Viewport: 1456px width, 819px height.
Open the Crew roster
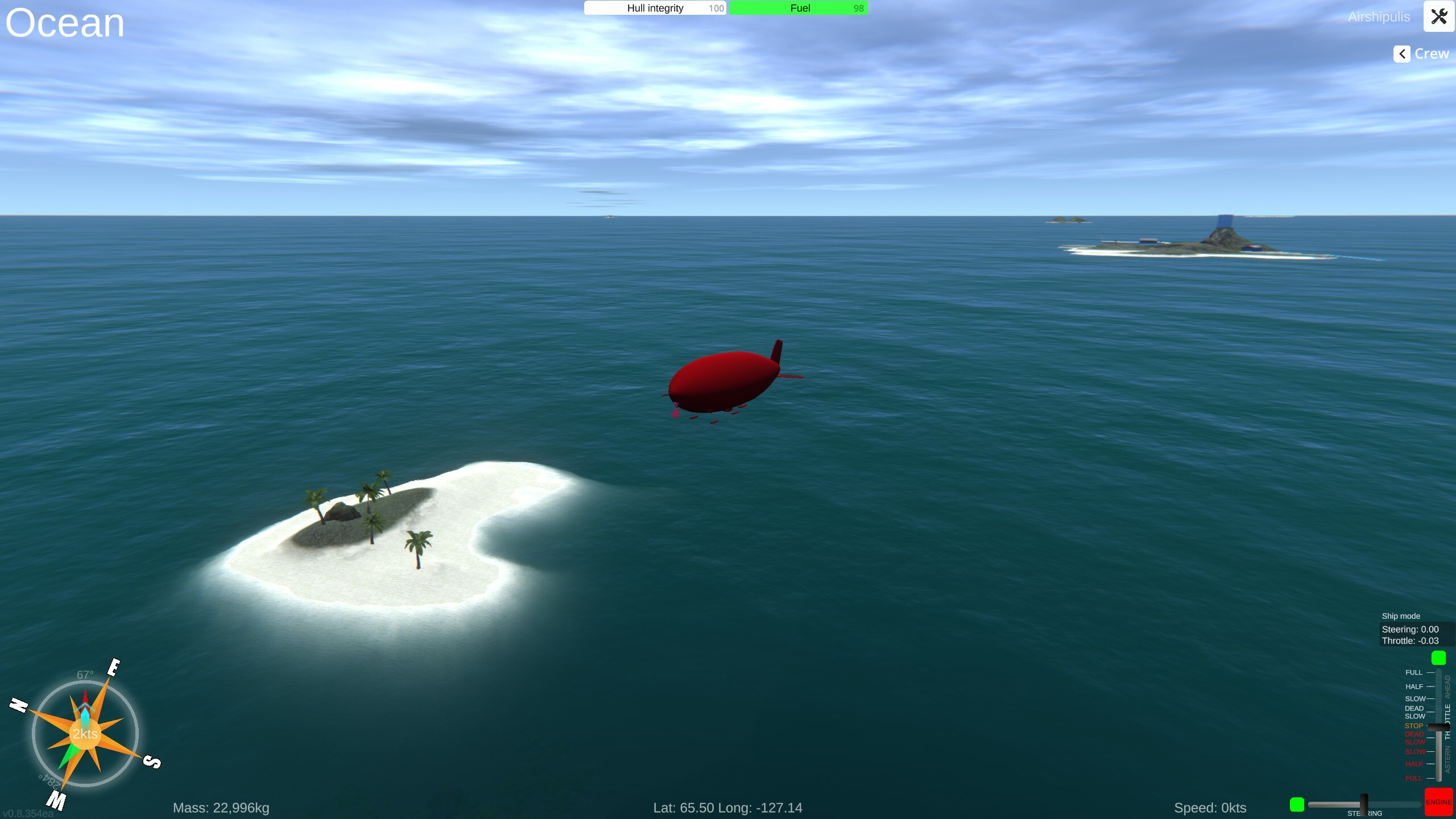pos(1433,53)
